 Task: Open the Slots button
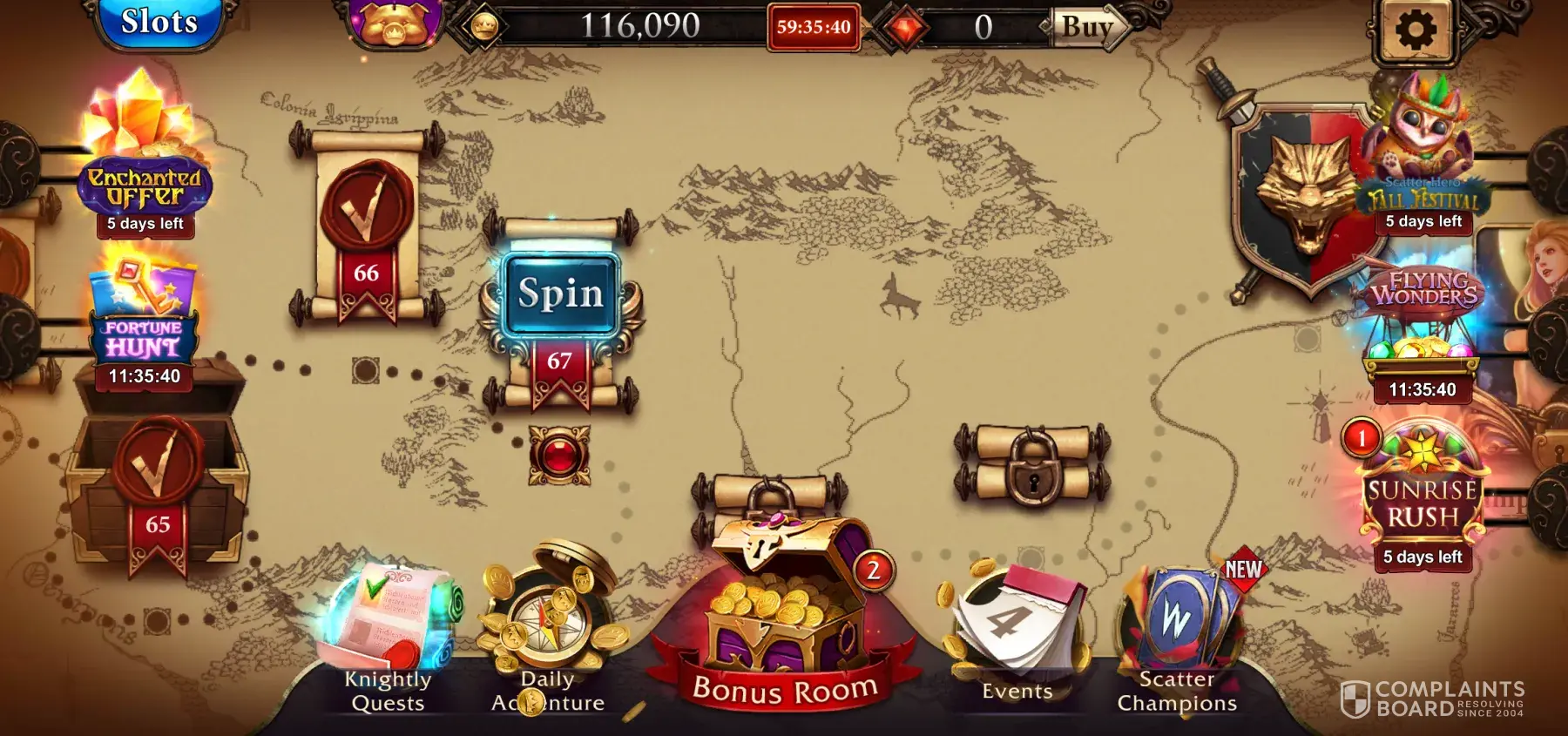(159, 23)
